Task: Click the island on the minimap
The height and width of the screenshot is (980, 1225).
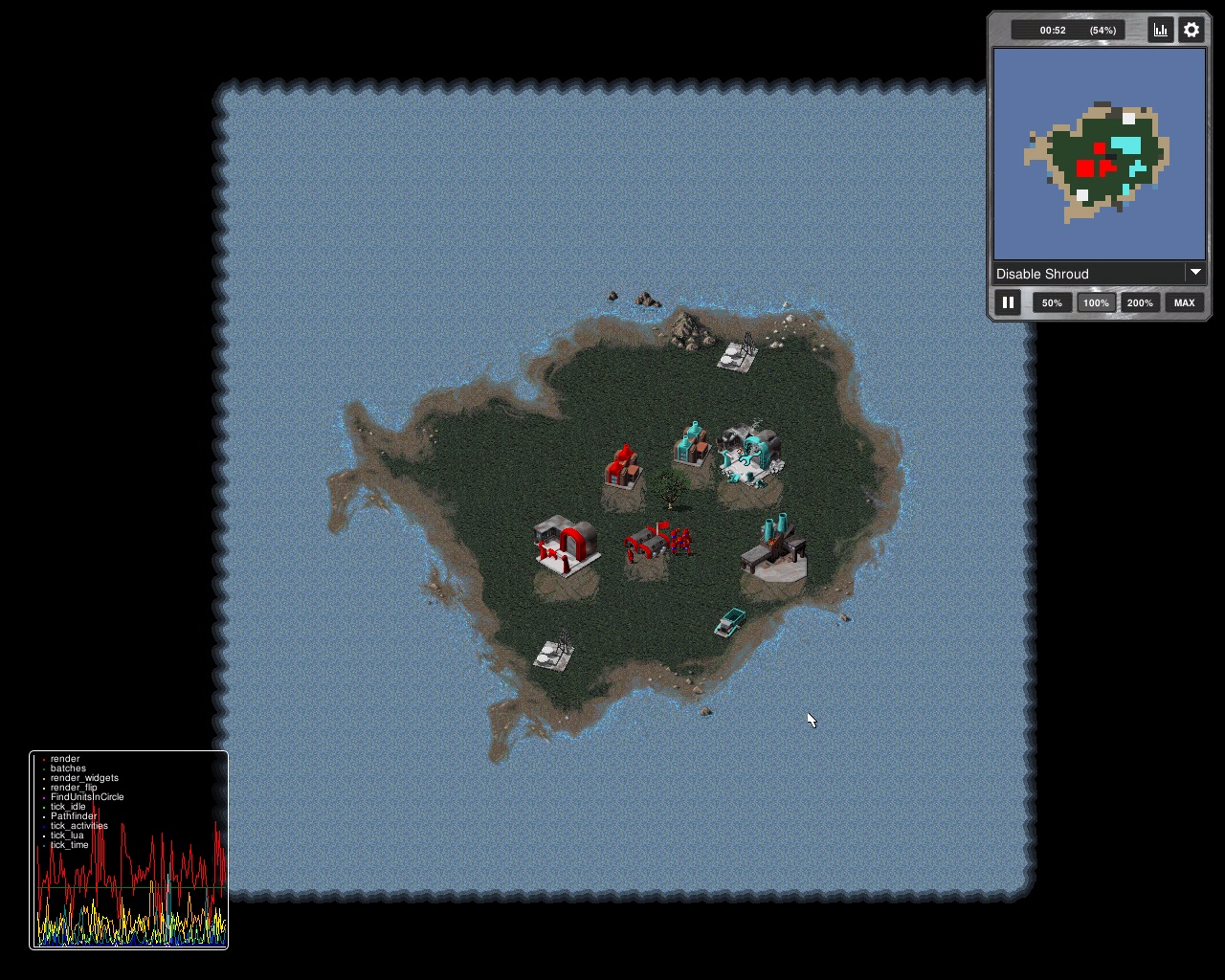Action: (1101, 161)
